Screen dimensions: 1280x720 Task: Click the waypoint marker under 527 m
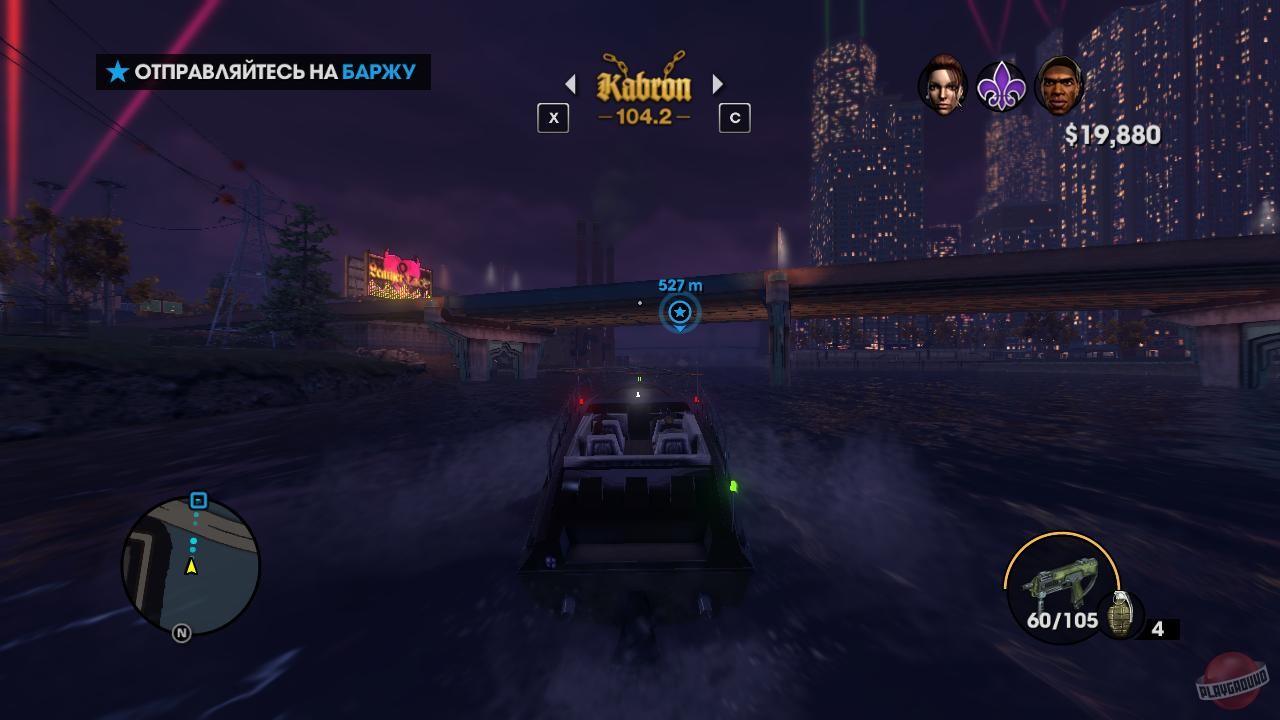679,312
